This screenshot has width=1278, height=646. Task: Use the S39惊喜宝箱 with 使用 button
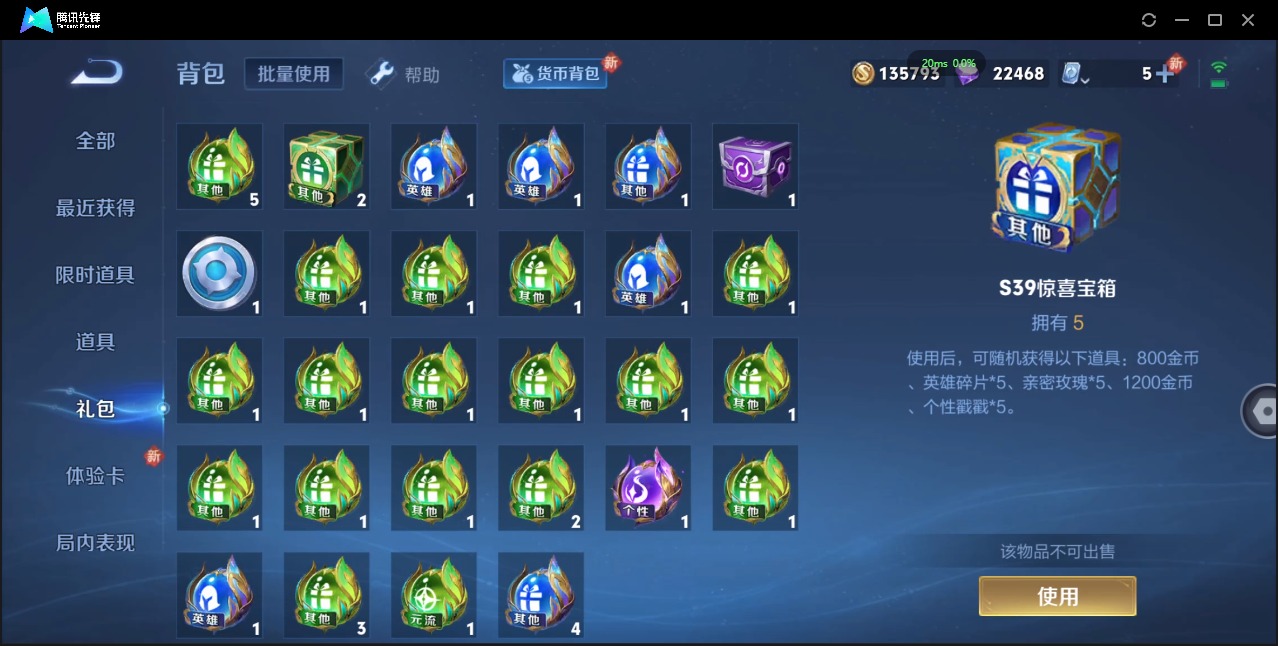click(x=1057, y=597)
